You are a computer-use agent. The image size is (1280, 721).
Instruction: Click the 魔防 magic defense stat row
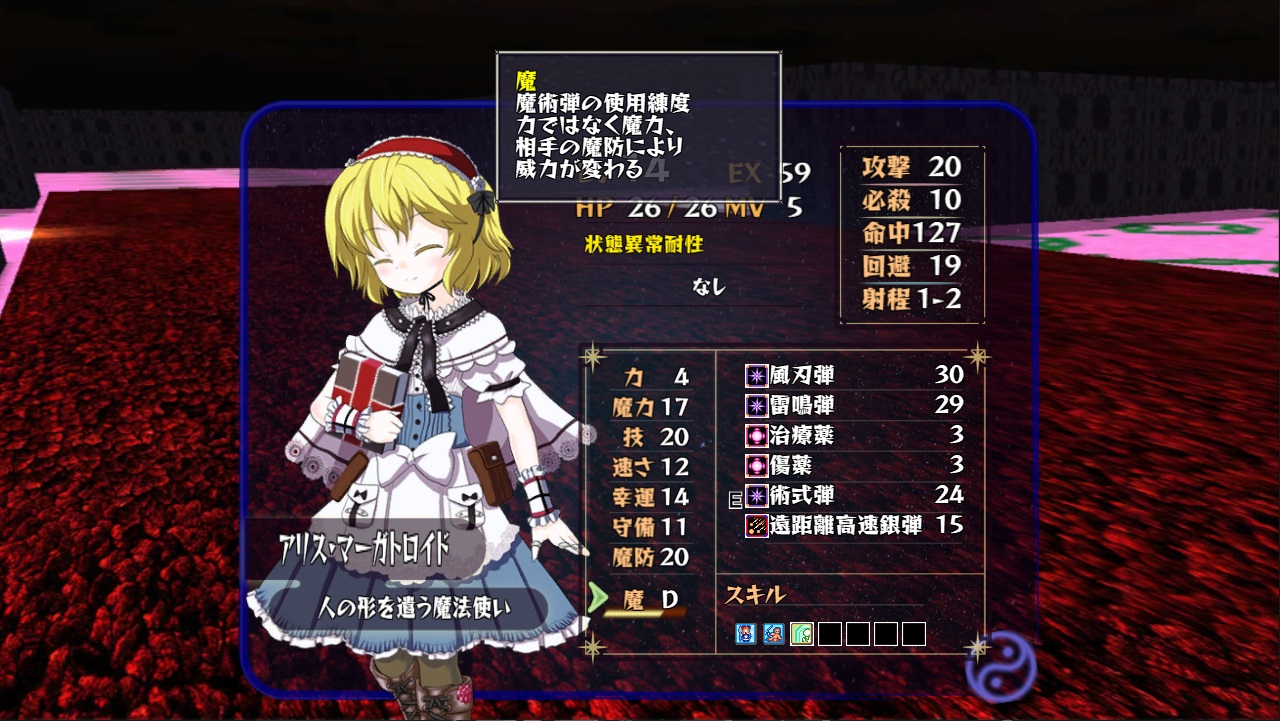(650, 557)
